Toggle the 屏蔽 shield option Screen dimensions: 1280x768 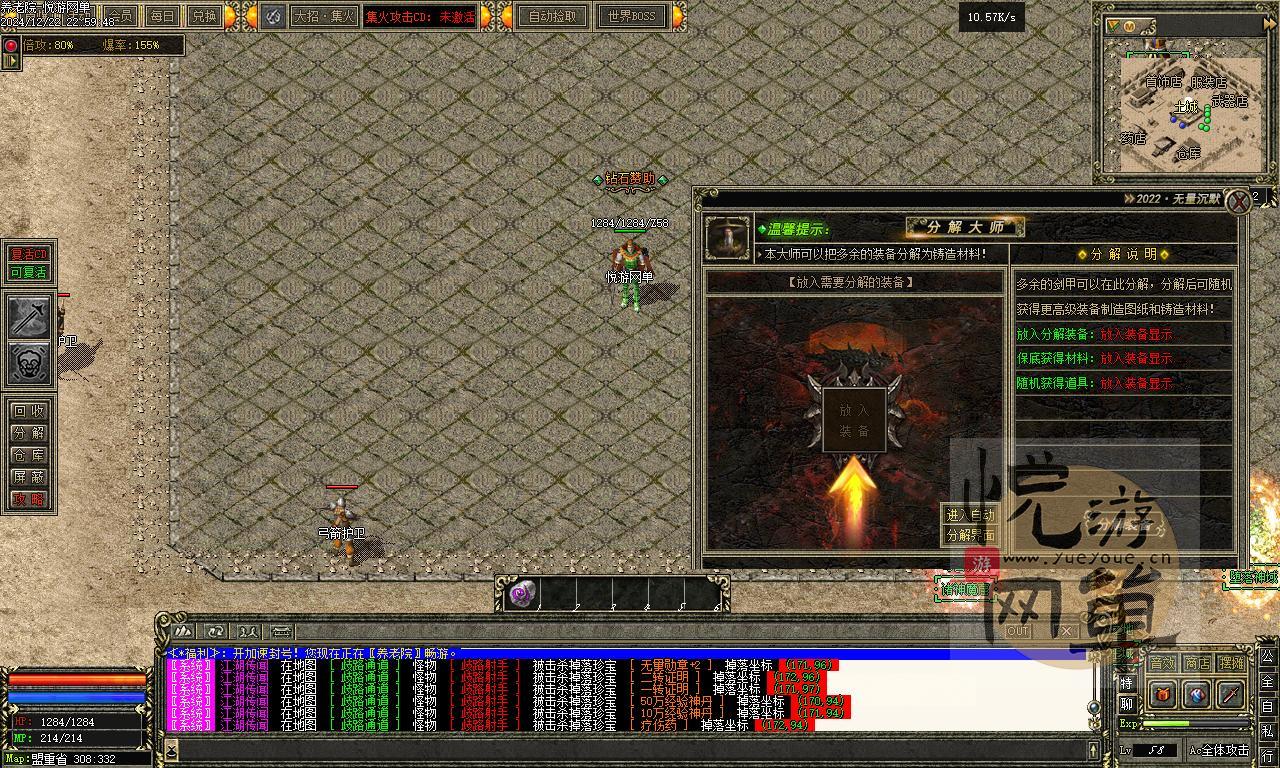pyautogui.click(x=29, y=477)
